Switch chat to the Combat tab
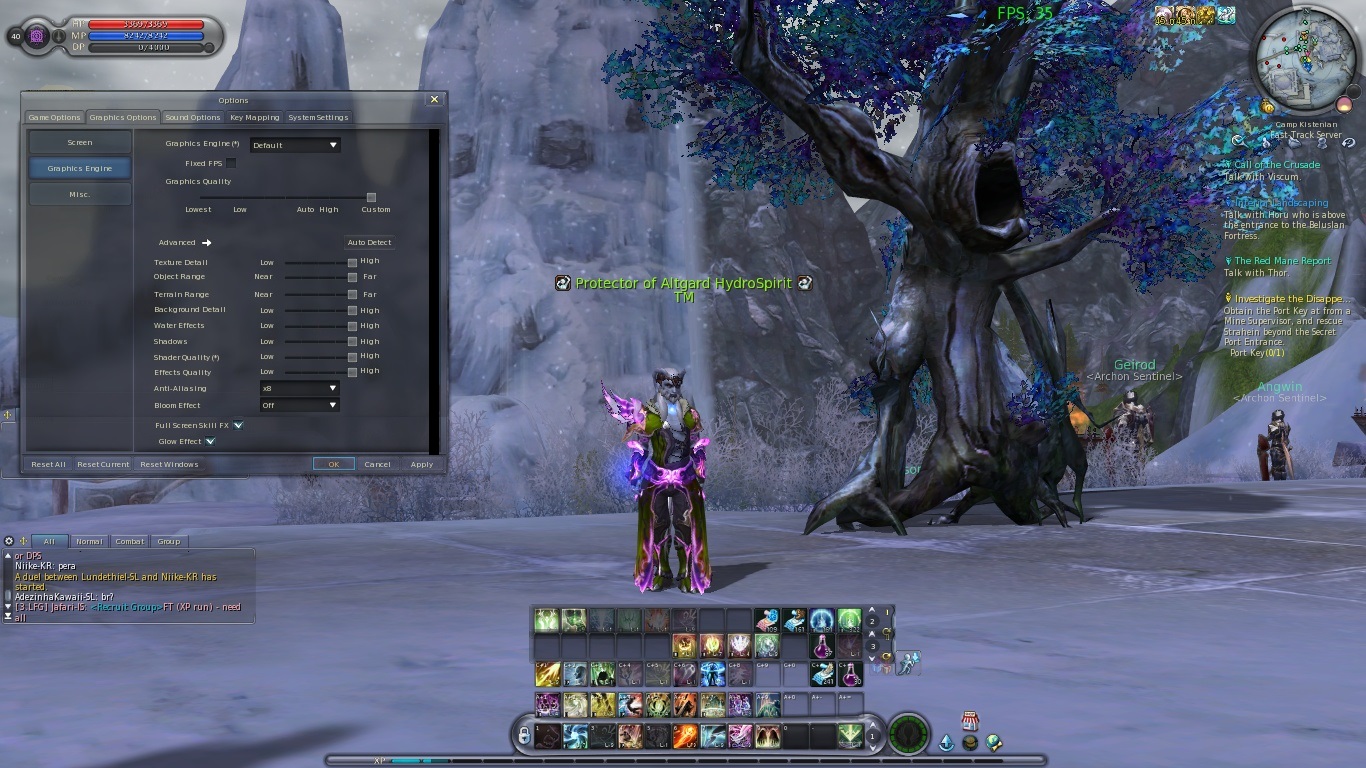 pyautogui.click(x=129, y=541)
